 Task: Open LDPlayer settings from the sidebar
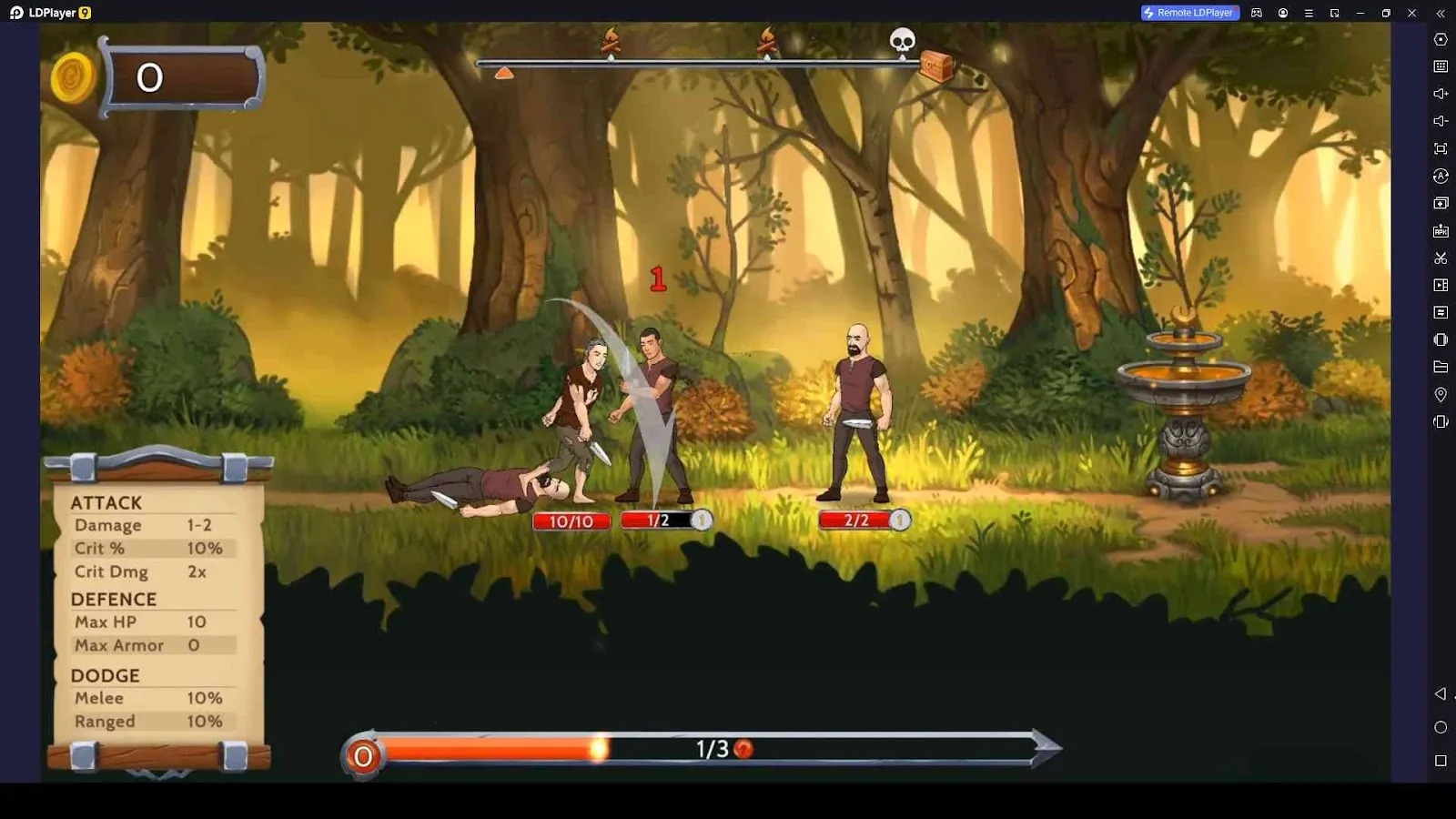pyautogui.click(x=1441, y=39)
